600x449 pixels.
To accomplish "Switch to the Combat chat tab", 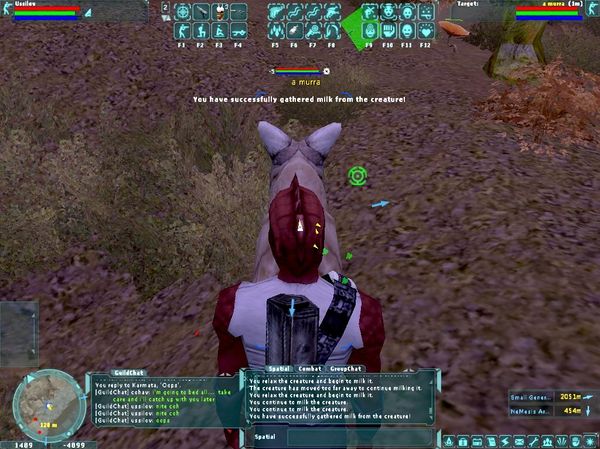I will pyautogui.click(x=309, y=369).
